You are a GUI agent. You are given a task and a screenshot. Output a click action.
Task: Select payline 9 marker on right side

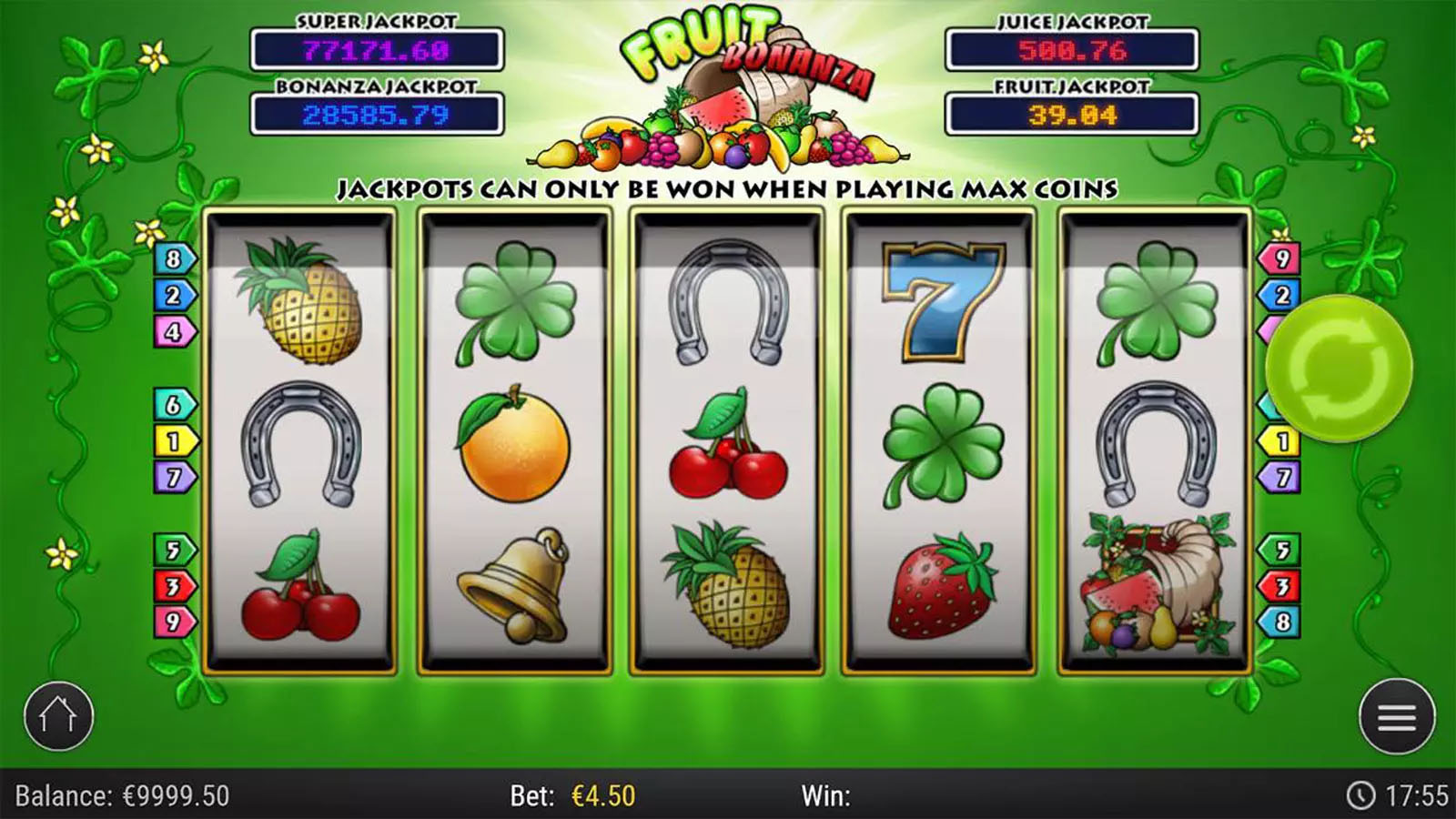pyautogui.click(x=1280, y=260)
